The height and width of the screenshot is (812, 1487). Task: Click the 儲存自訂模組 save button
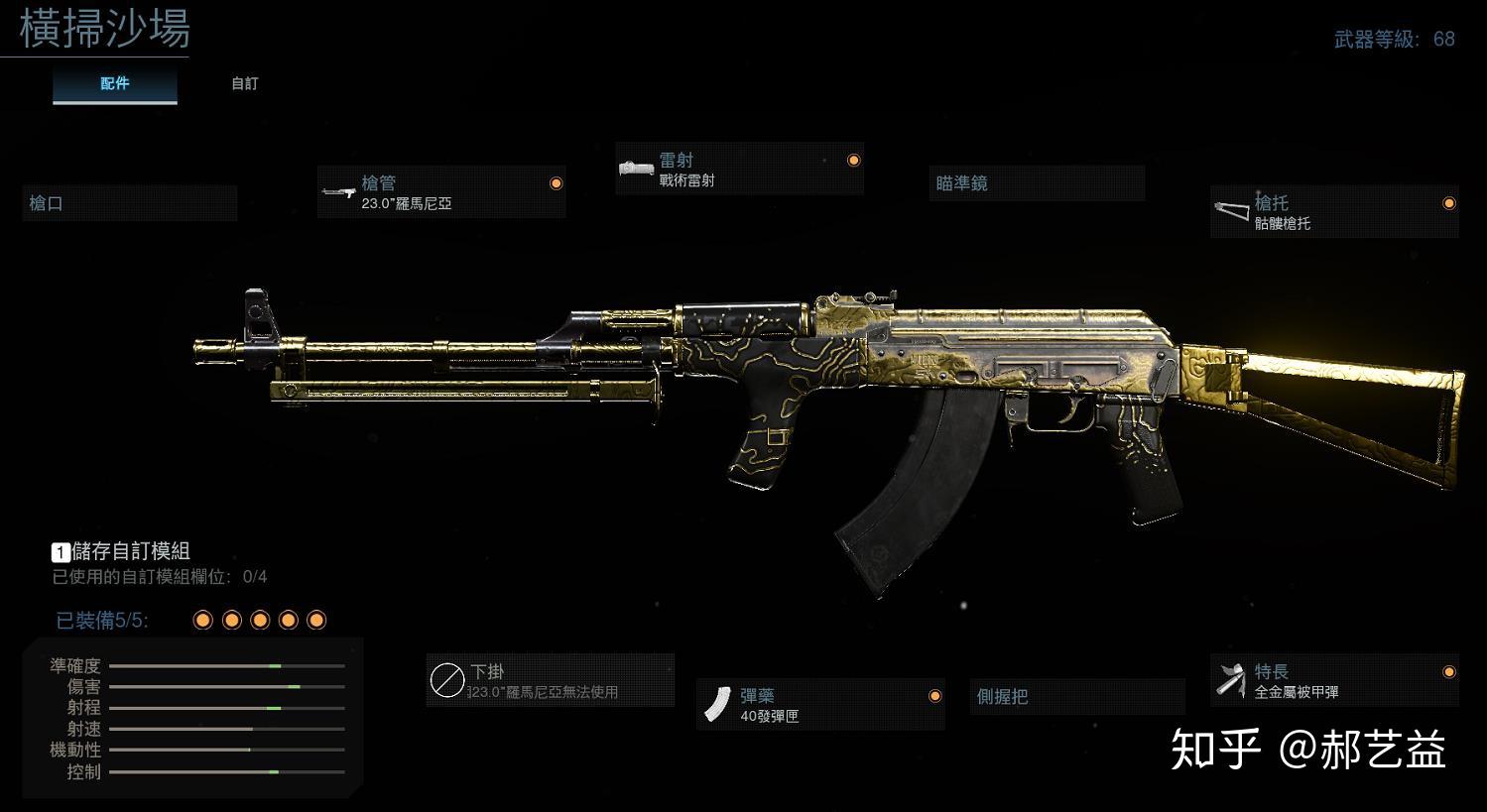pos(129,551)
